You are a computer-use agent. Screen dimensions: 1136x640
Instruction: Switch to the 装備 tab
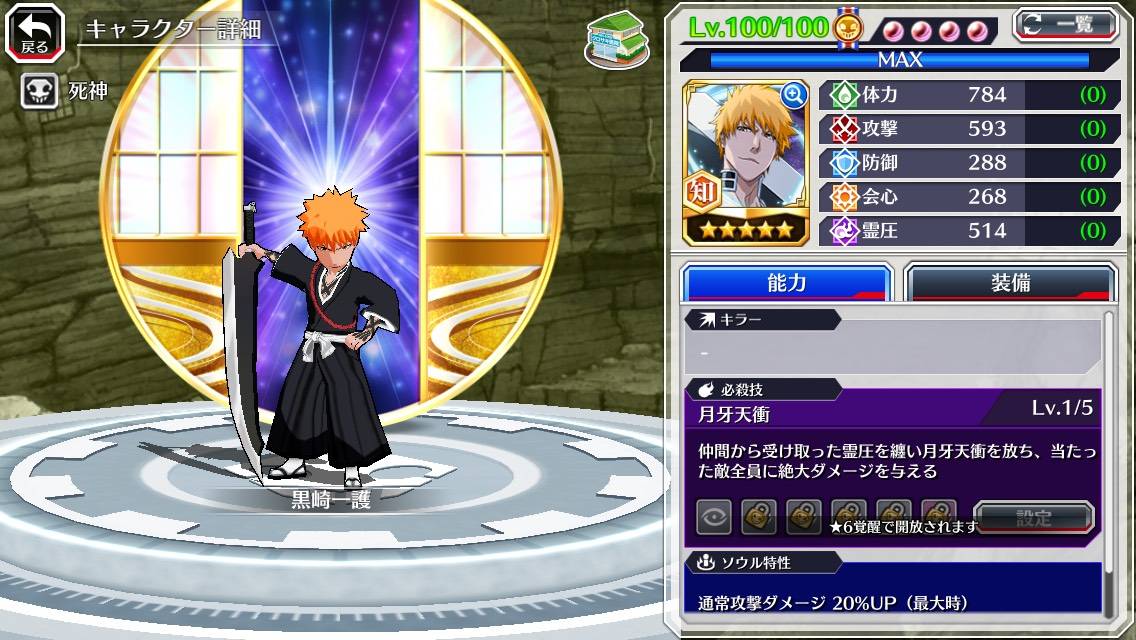tap(1010, 283)
